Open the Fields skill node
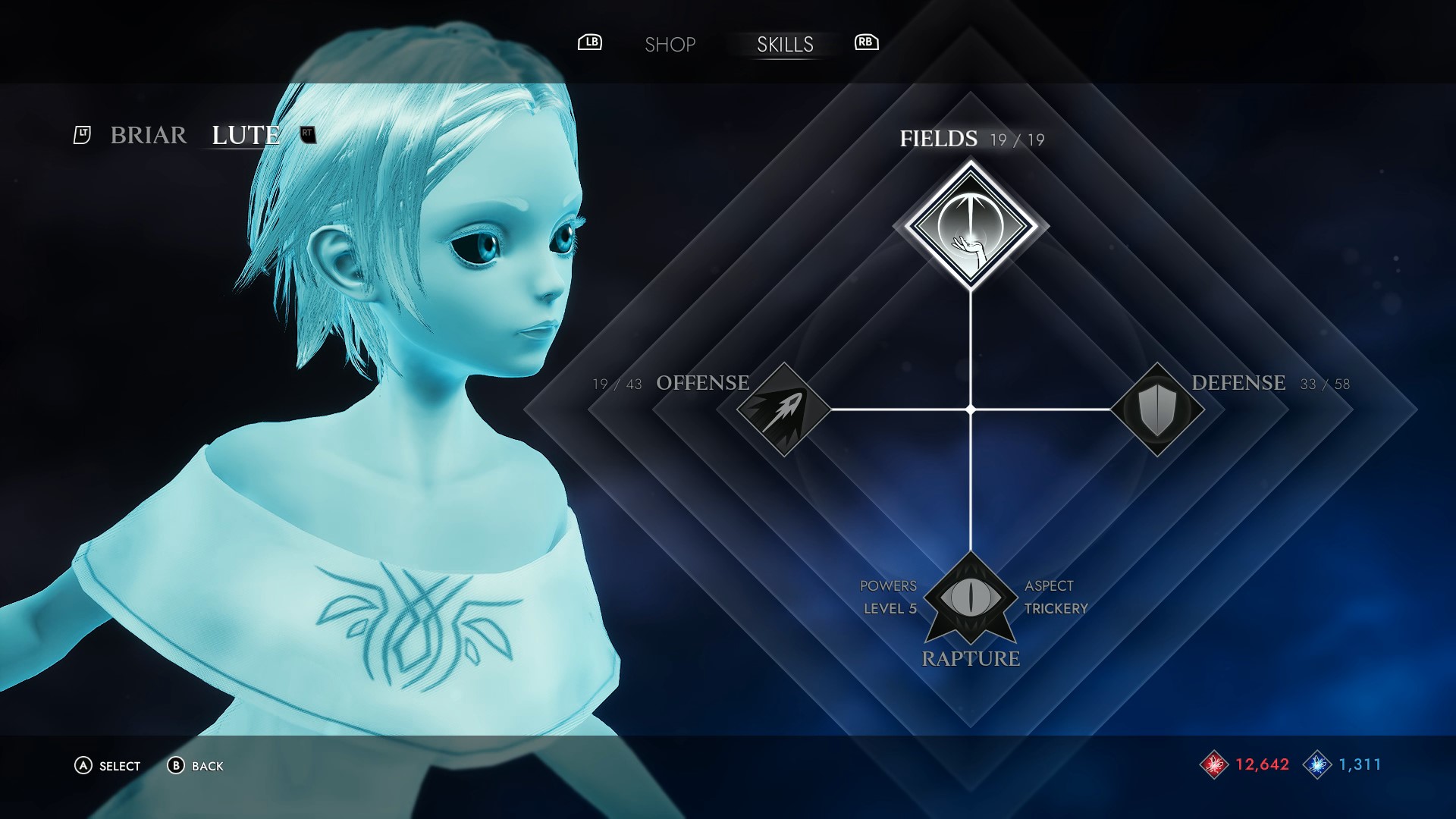The width and height of the screenshot is (1456, 819). [971, 226]
